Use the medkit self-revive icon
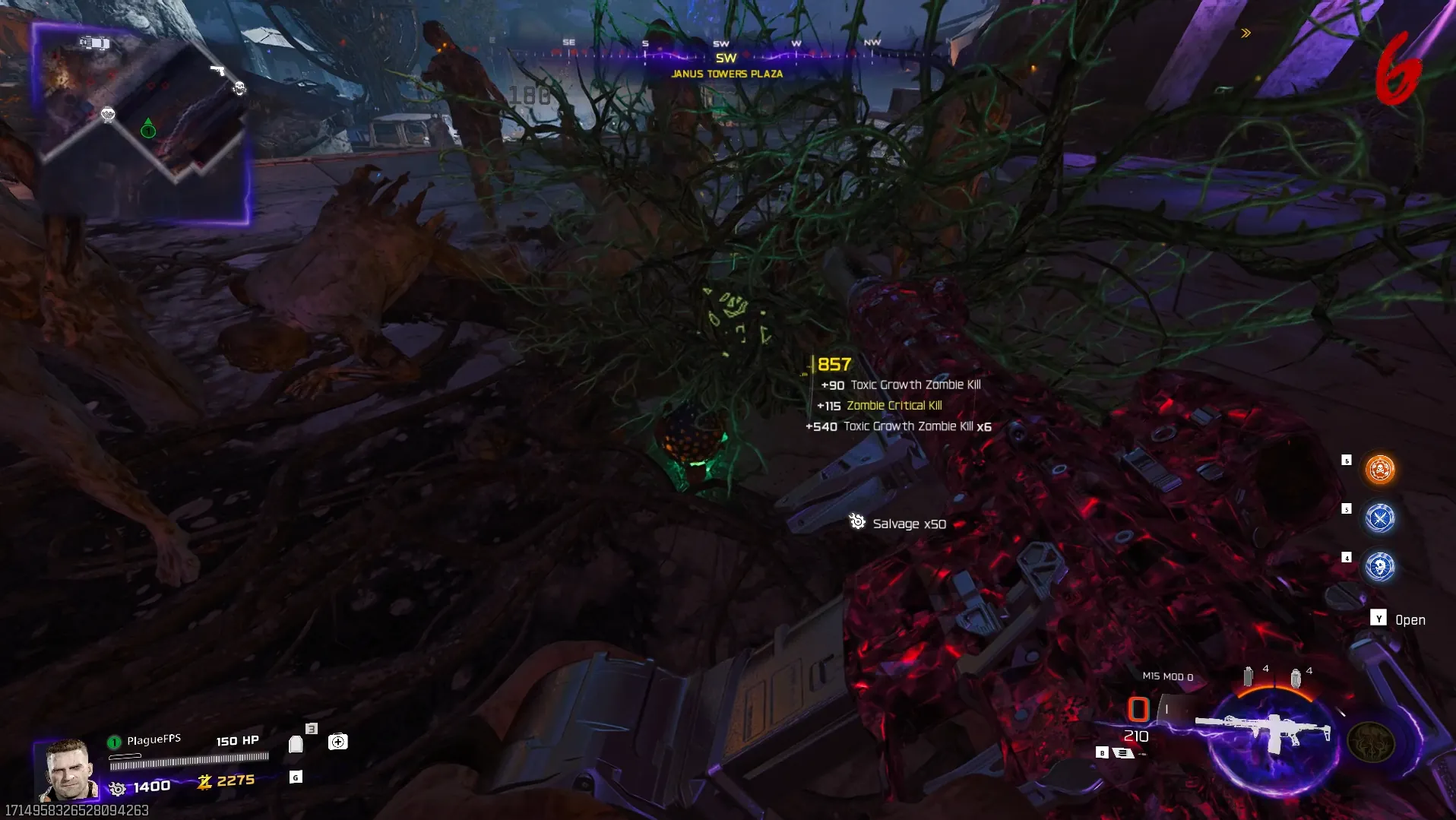The height and width of the screenshot is (820, 1456). pos(337,742)
